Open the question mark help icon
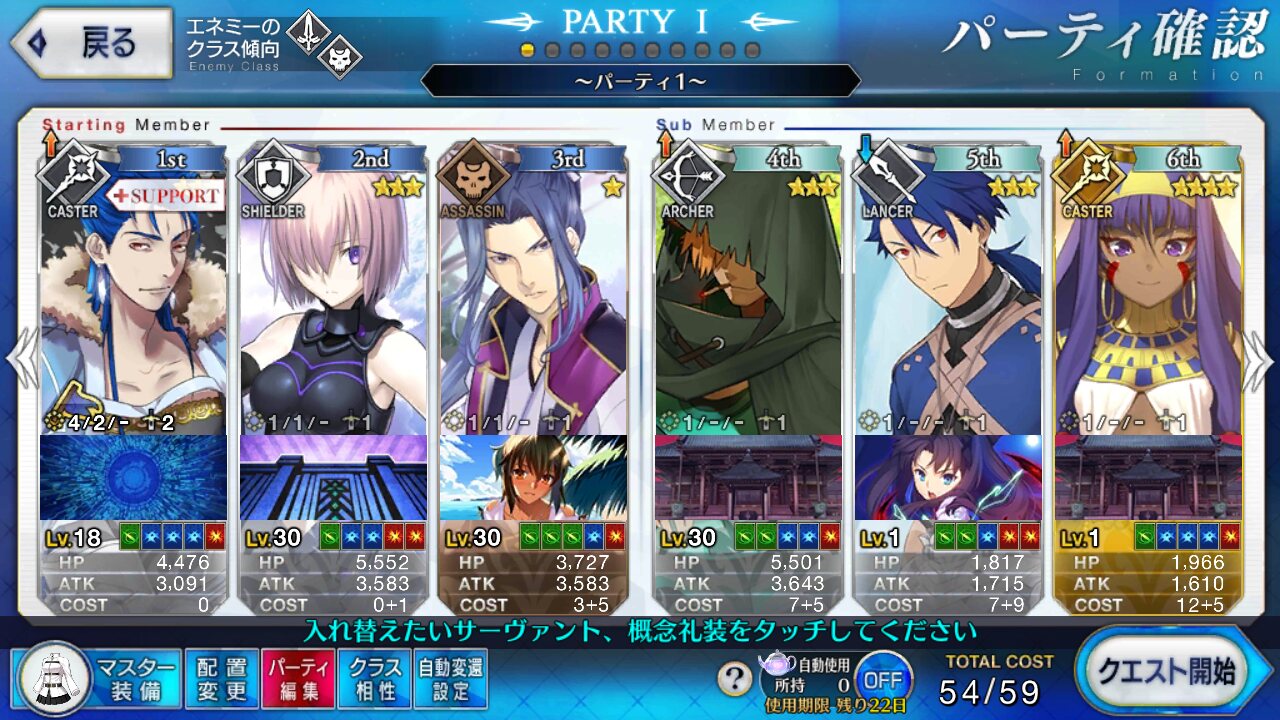The width and height of the screenshot is (1280, 720). 735,679
